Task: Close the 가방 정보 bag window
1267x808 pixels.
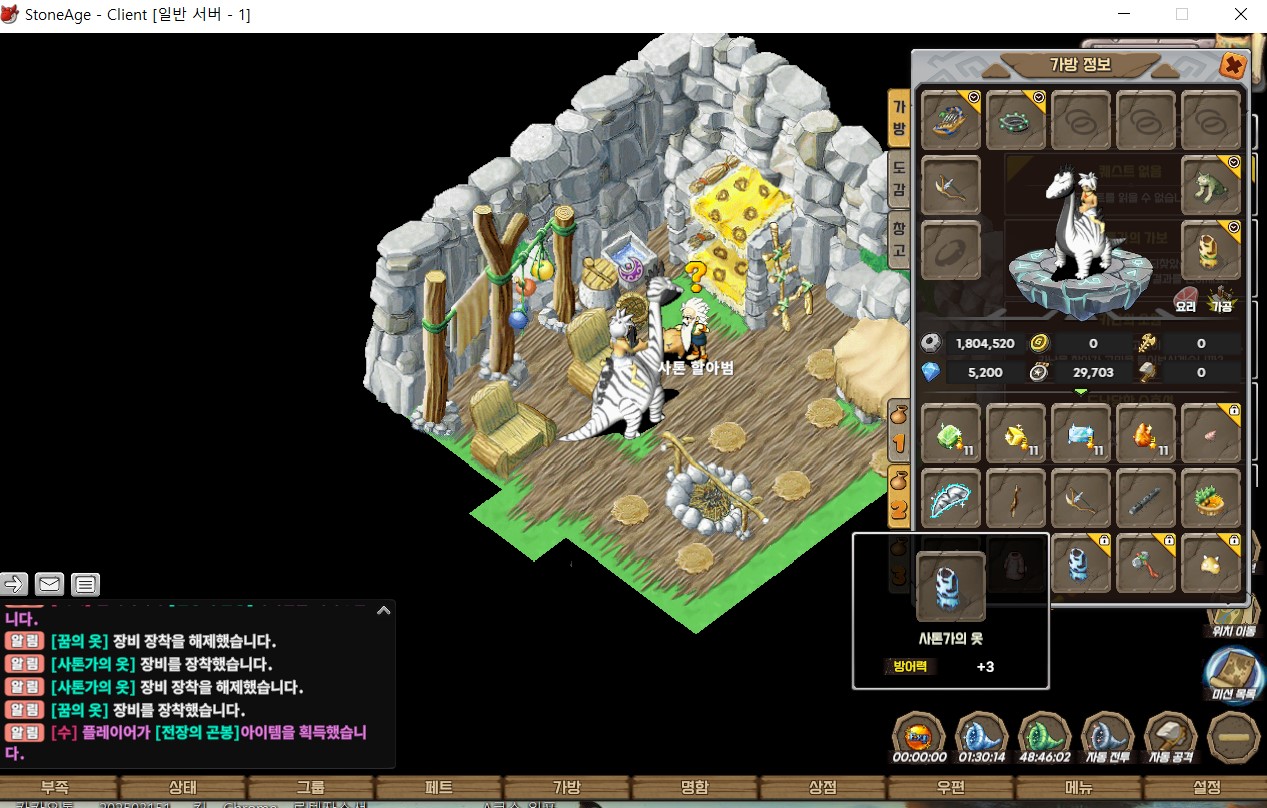Action: pos(1234,66)
